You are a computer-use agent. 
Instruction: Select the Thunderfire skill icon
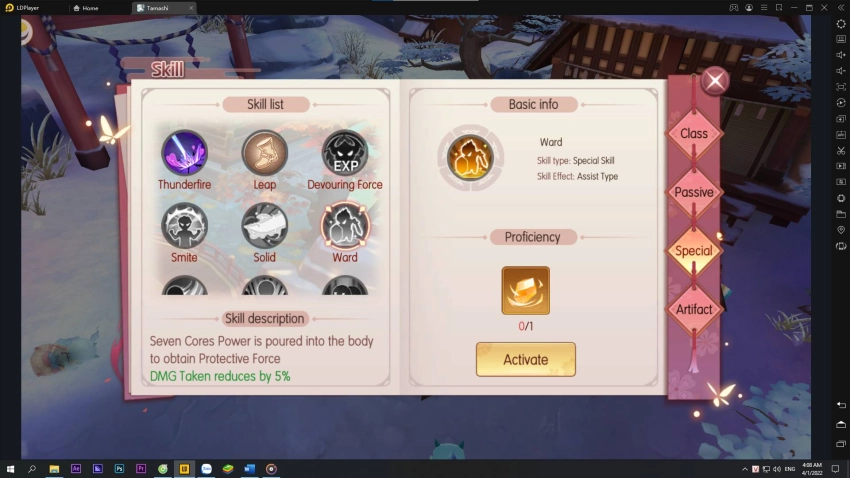click(185, 153)
